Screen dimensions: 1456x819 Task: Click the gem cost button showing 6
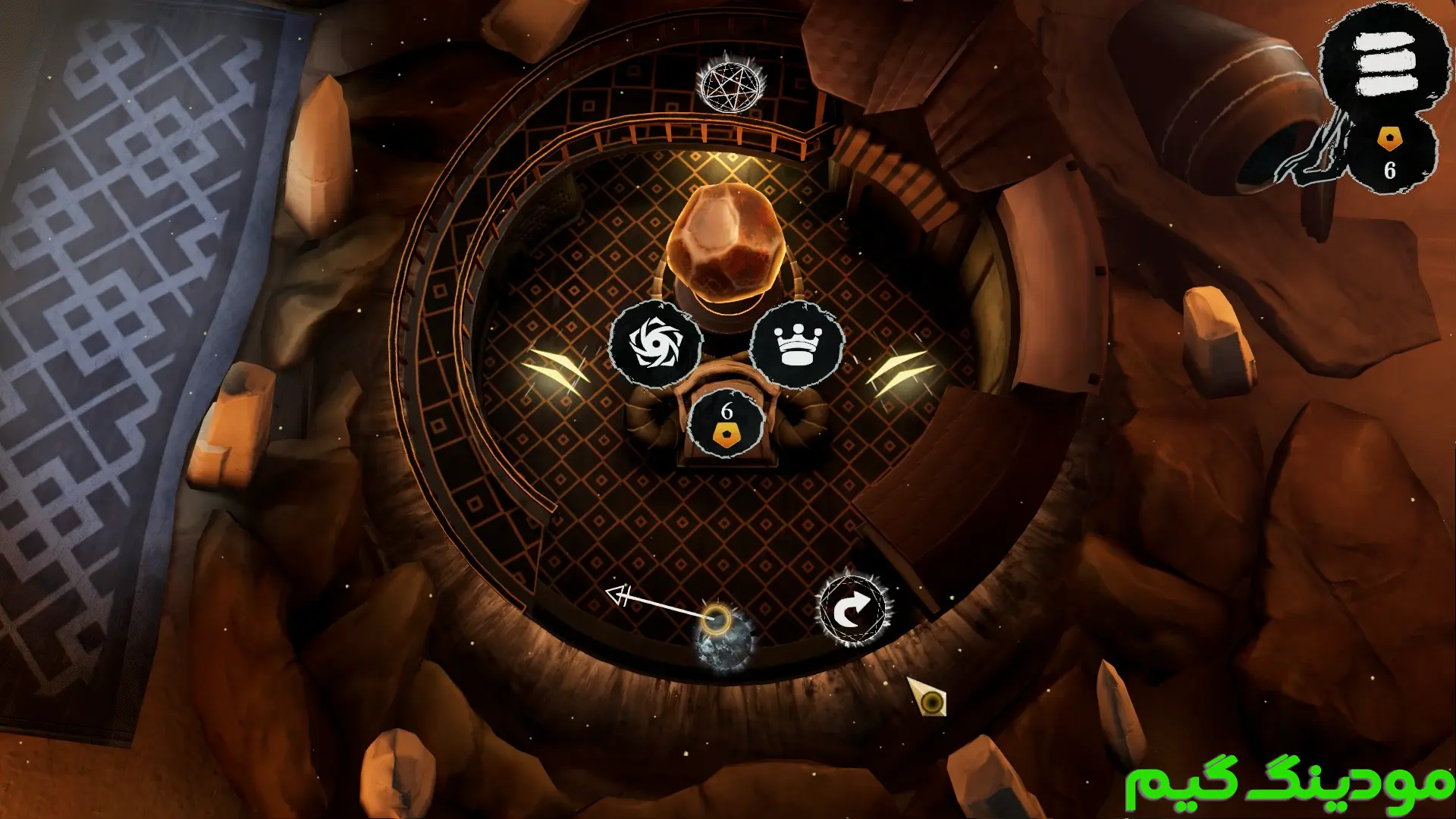[x=726, y=423]
